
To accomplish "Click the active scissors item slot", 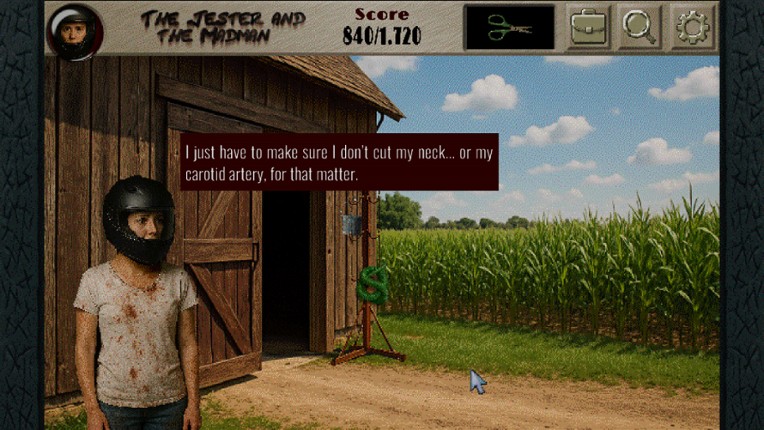I will pos(509,27).
